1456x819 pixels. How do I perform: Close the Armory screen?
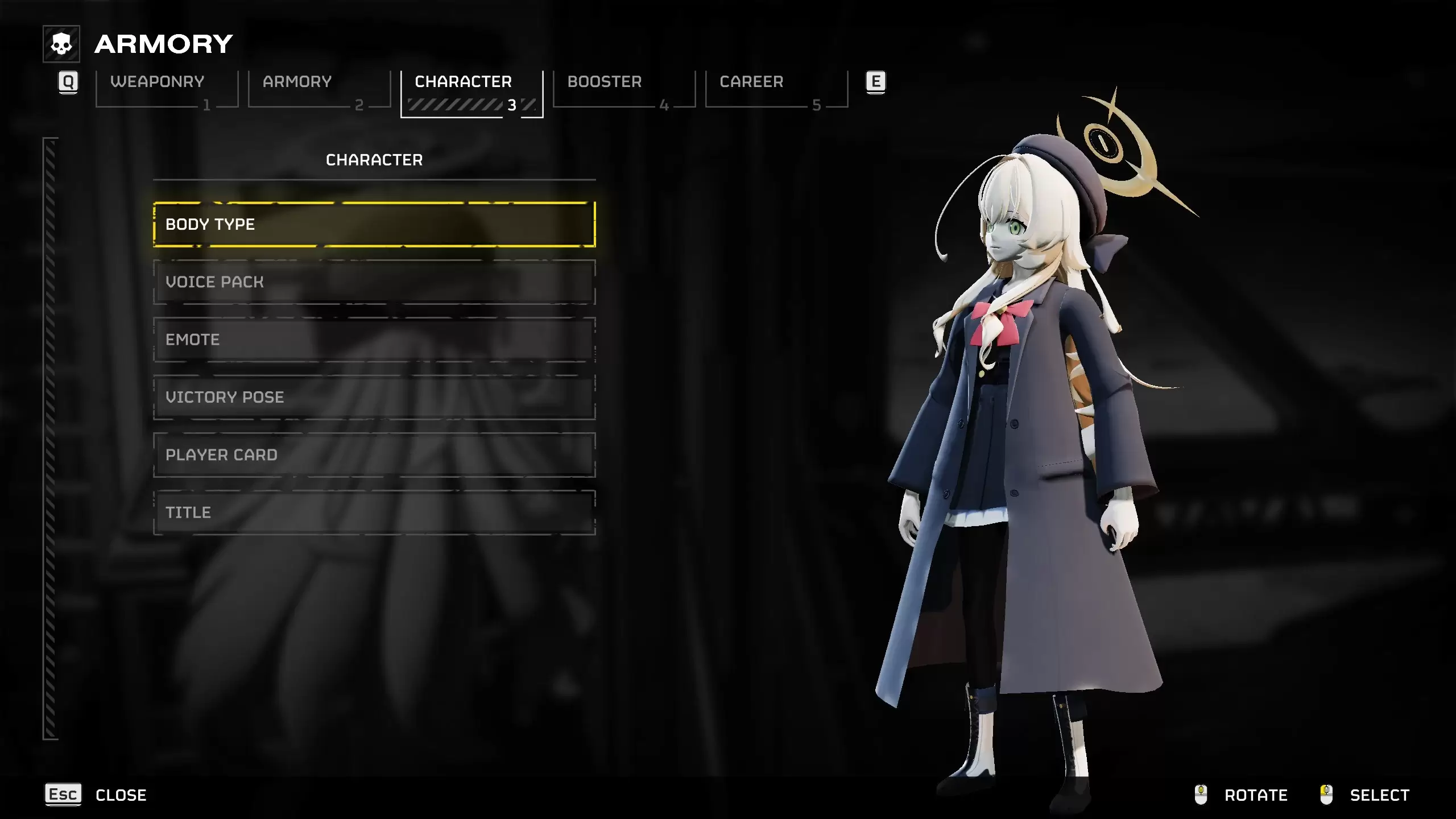click(x=97, y=795)
